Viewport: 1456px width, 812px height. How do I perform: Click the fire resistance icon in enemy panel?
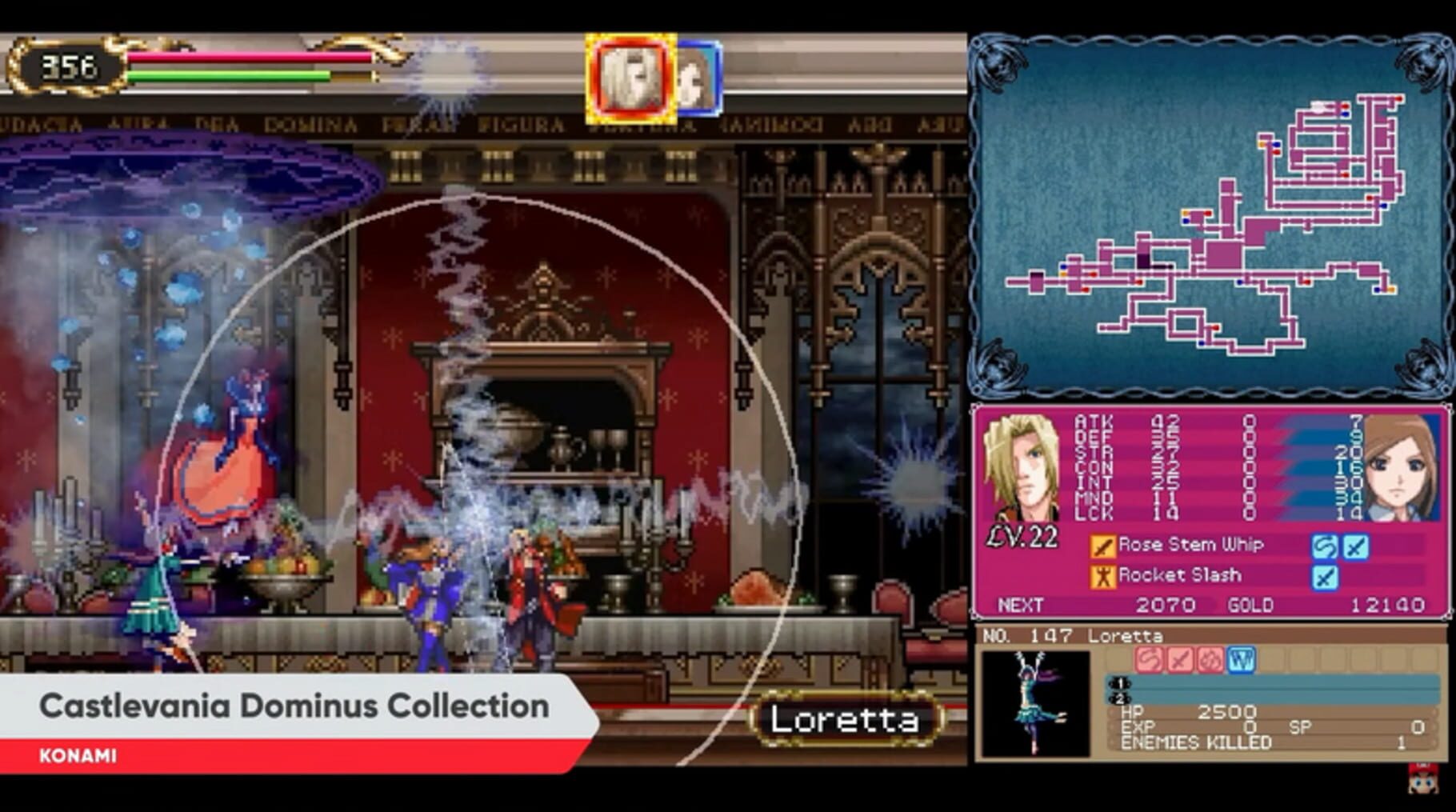coord(1211,659)
